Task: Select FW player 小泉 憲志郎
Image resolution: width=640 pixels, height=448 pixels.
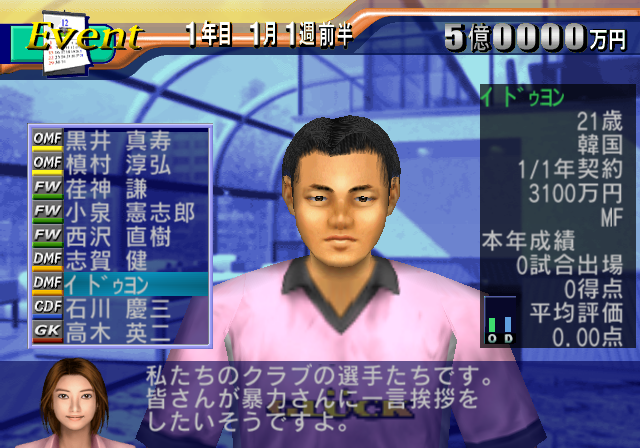Action: pos(119,212)
